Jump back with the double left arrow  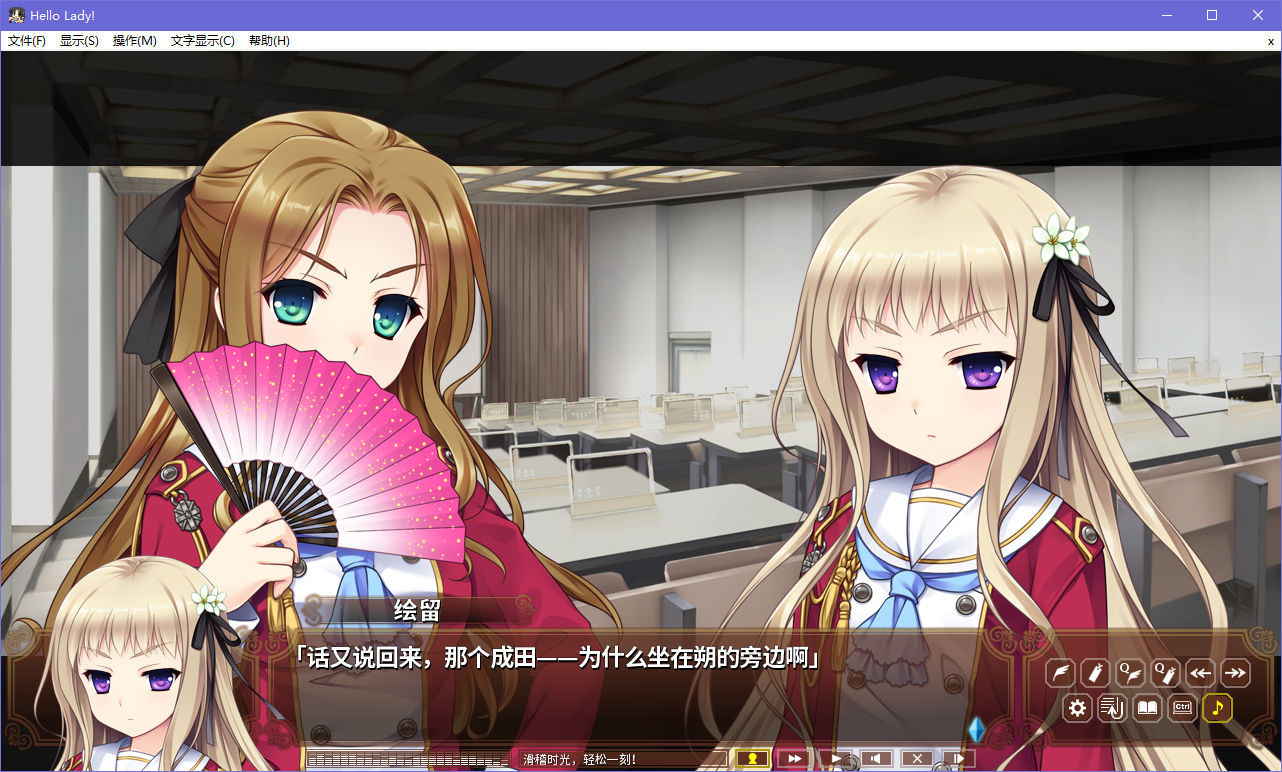click(x=1200, y=673)
